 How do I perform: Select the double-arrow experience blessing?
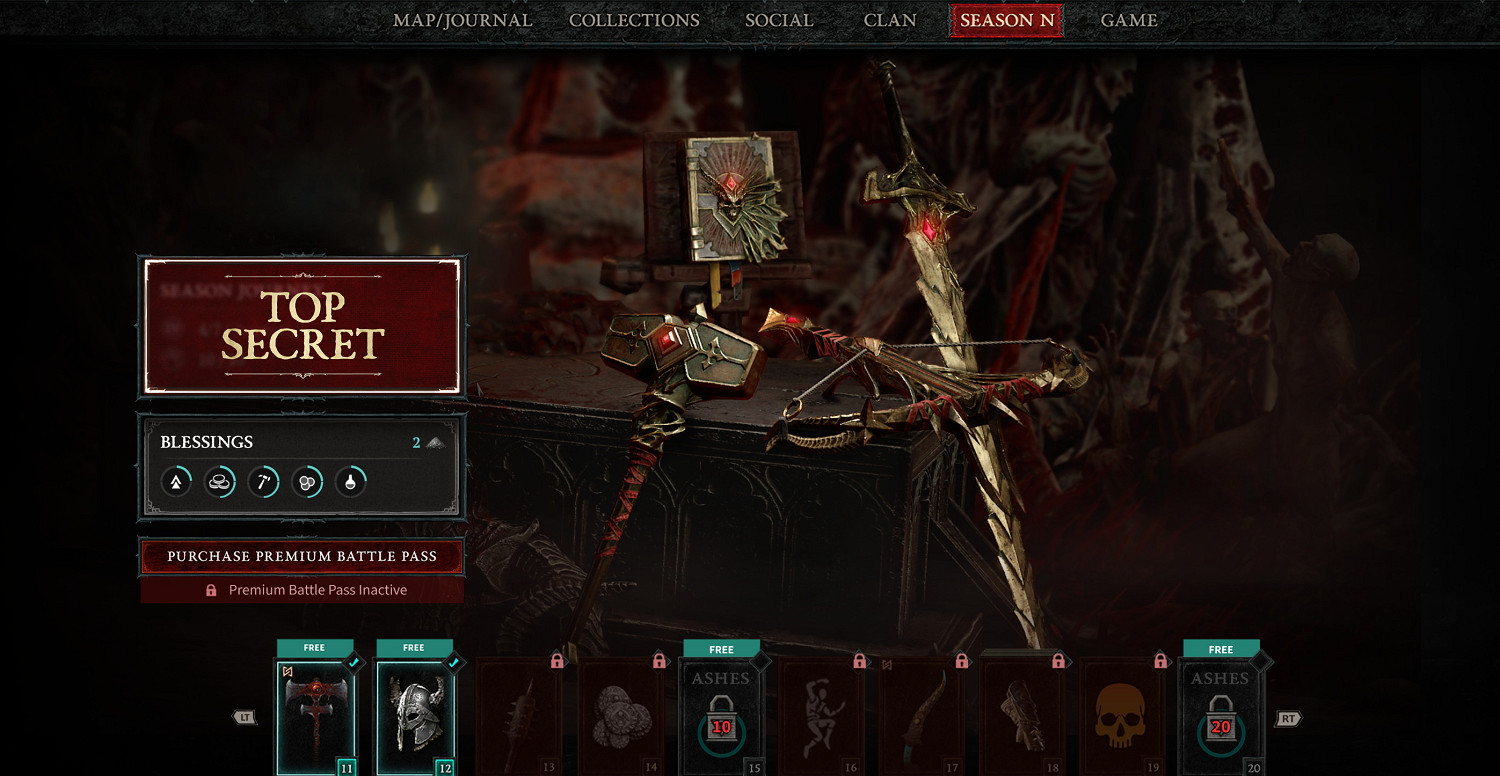pyautogui.click(x=176, y=482)
